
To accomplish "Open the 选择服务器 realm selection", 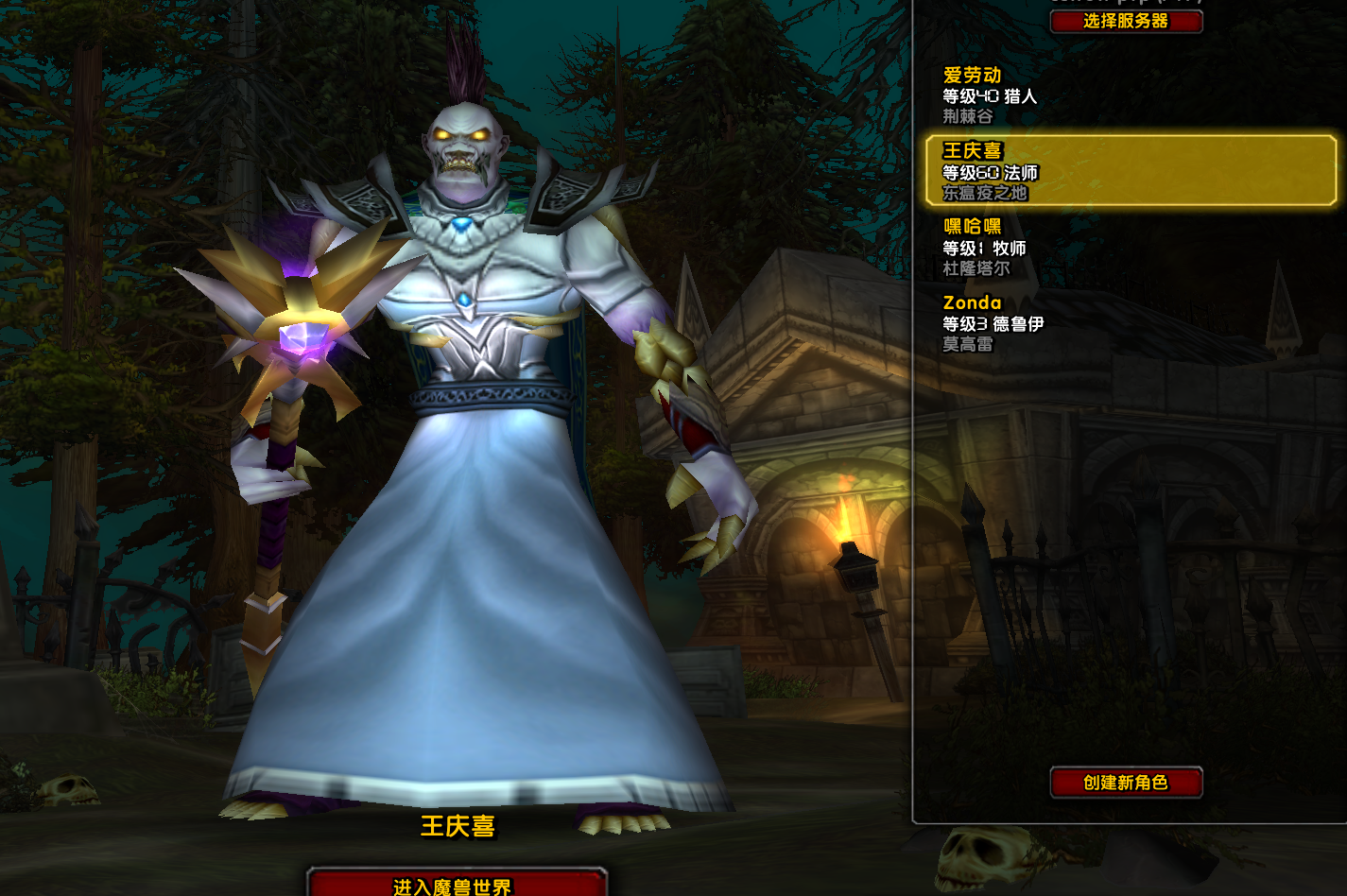I will coord(1126,21).
